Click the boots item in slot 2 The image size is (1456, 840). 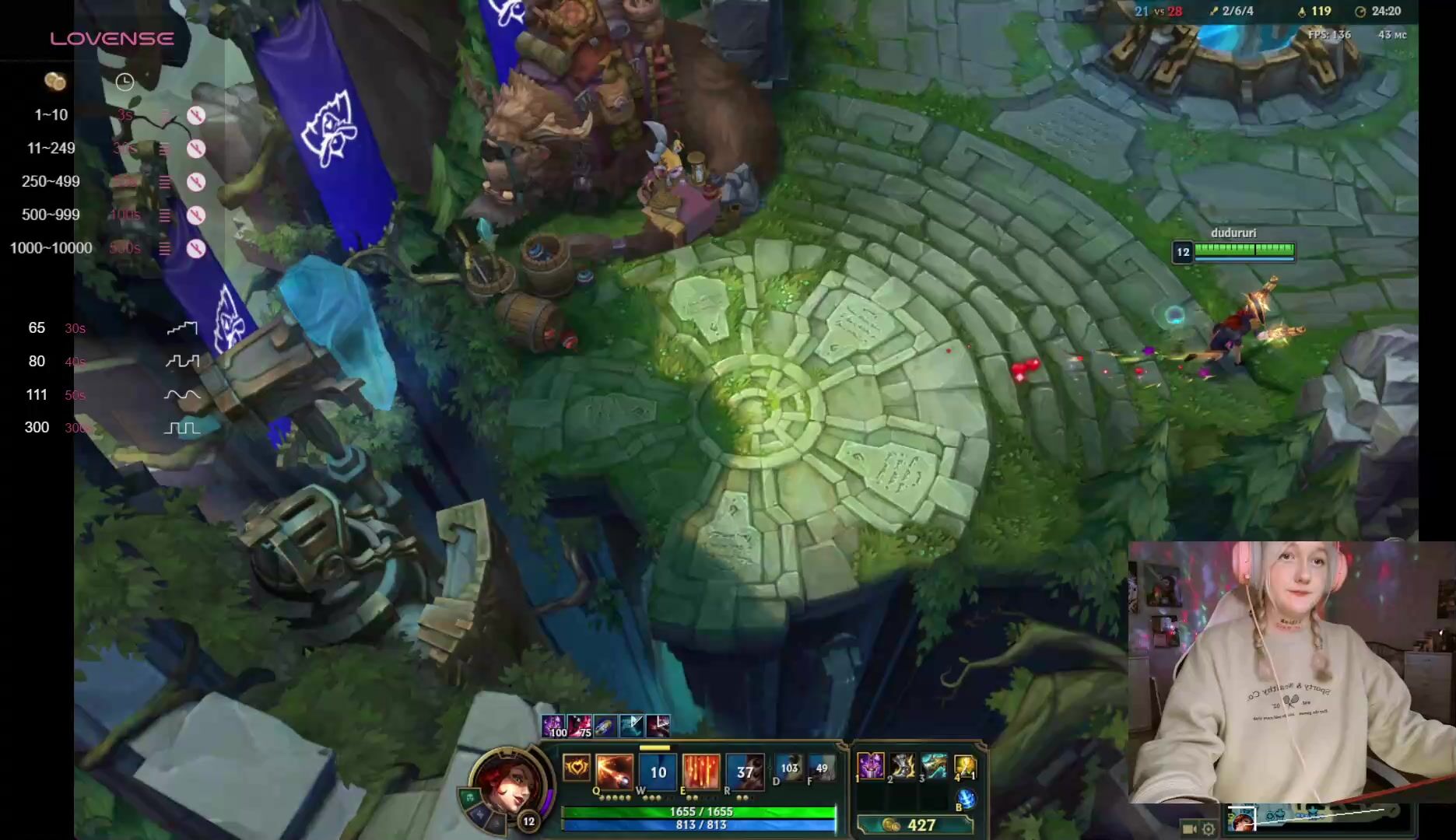tap(903, 766)
